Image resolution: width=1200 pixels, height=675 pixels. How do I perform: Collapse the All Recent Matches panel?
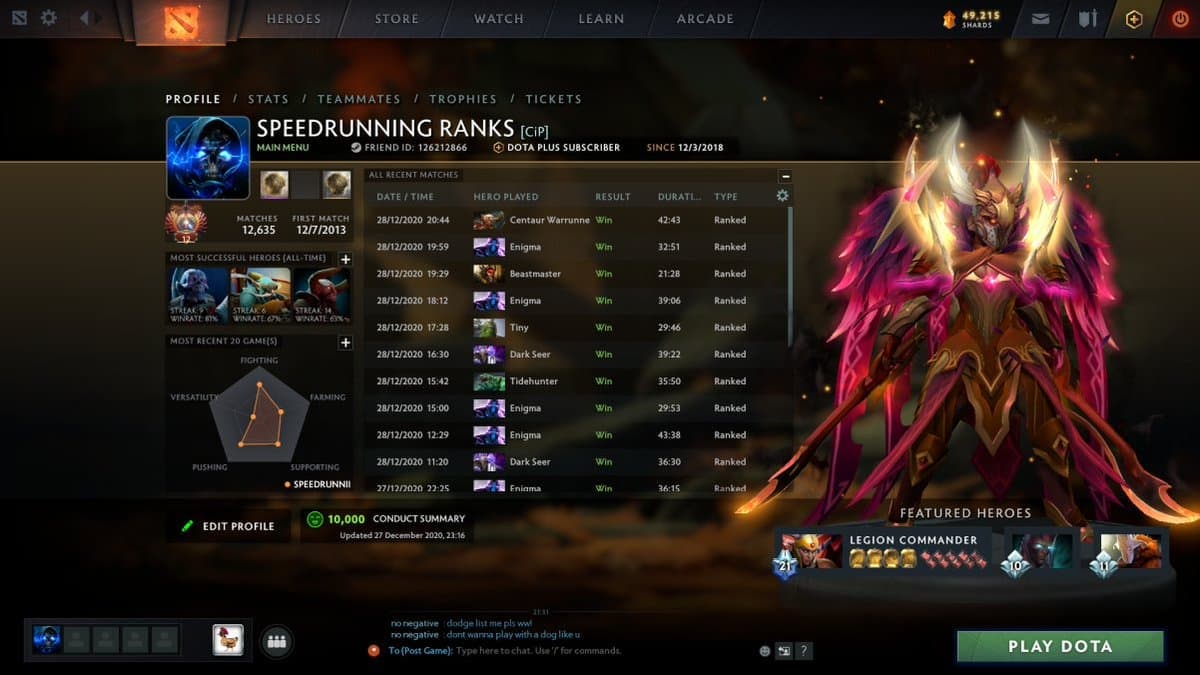785,176
